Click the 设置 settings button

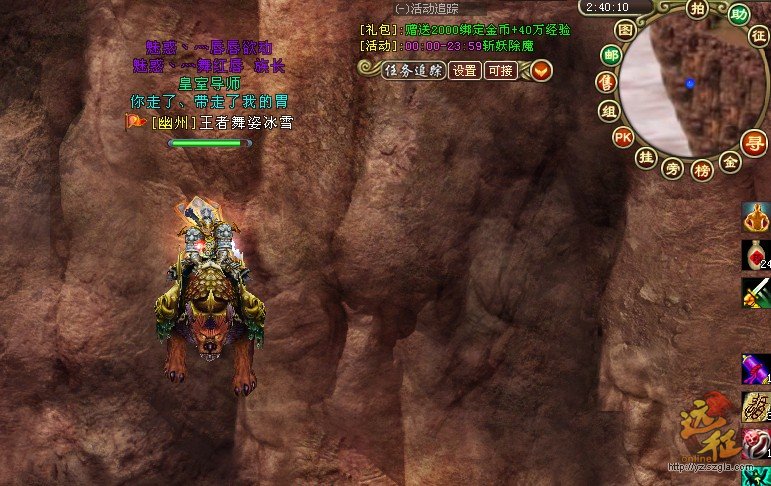pos(464,70)
